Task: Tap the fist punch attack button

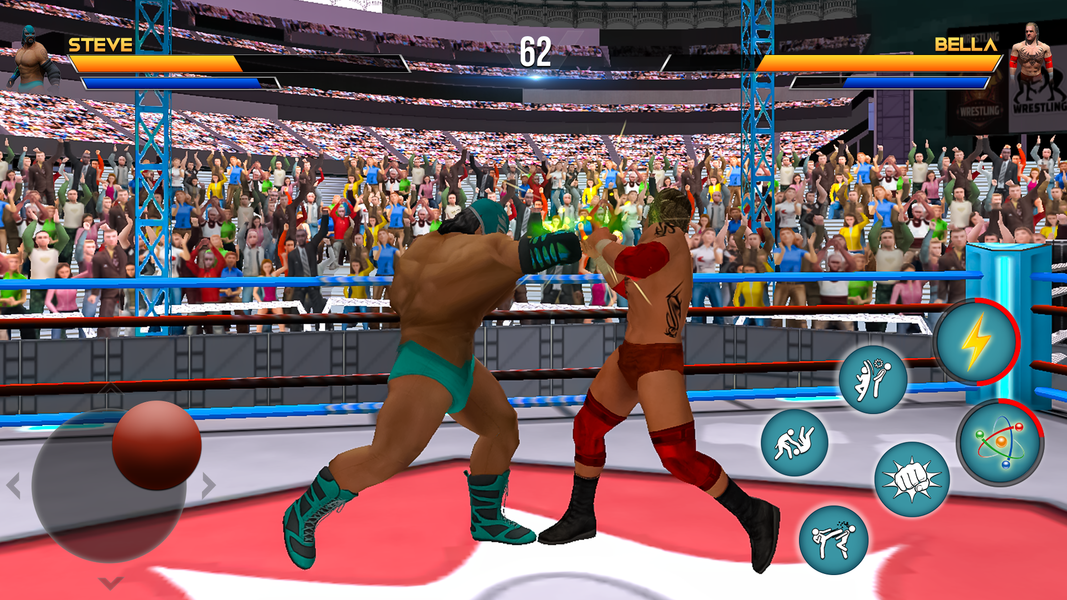Action: tap(911, 479)
